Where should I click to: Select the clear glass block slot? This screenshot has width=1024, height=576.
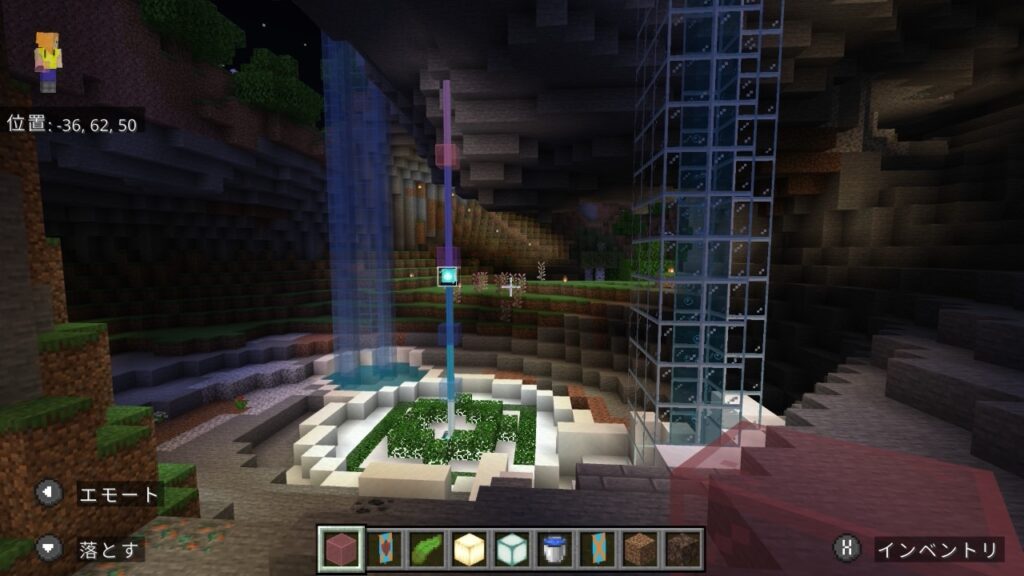tap(511, 548)
